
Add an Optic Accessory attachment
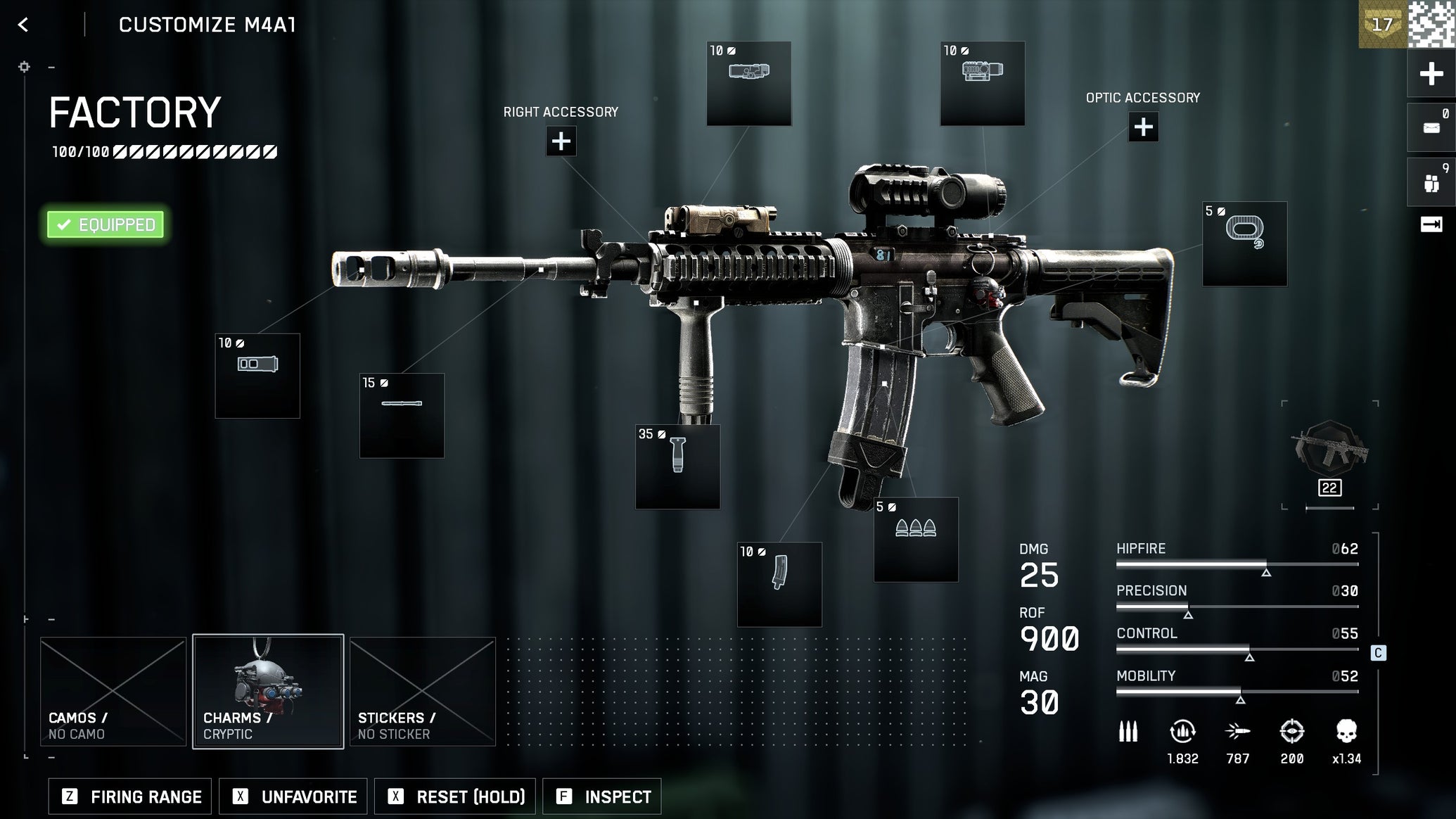1143,127
